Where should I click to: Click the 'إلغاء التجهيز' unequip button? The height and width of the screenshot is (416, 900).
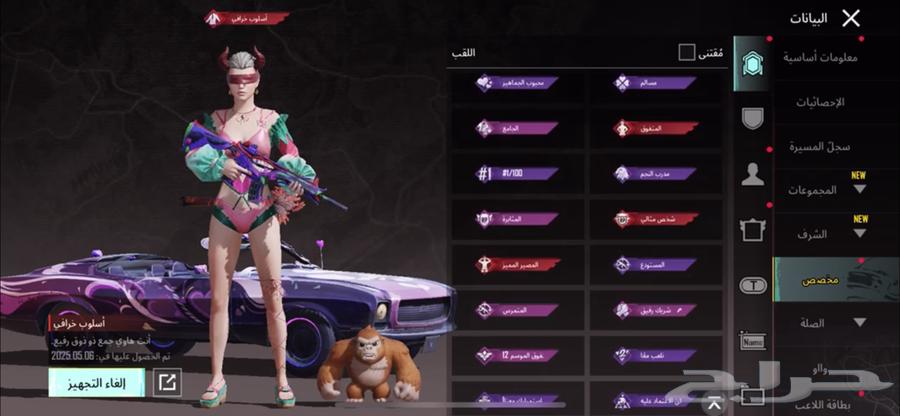point(97,381)
